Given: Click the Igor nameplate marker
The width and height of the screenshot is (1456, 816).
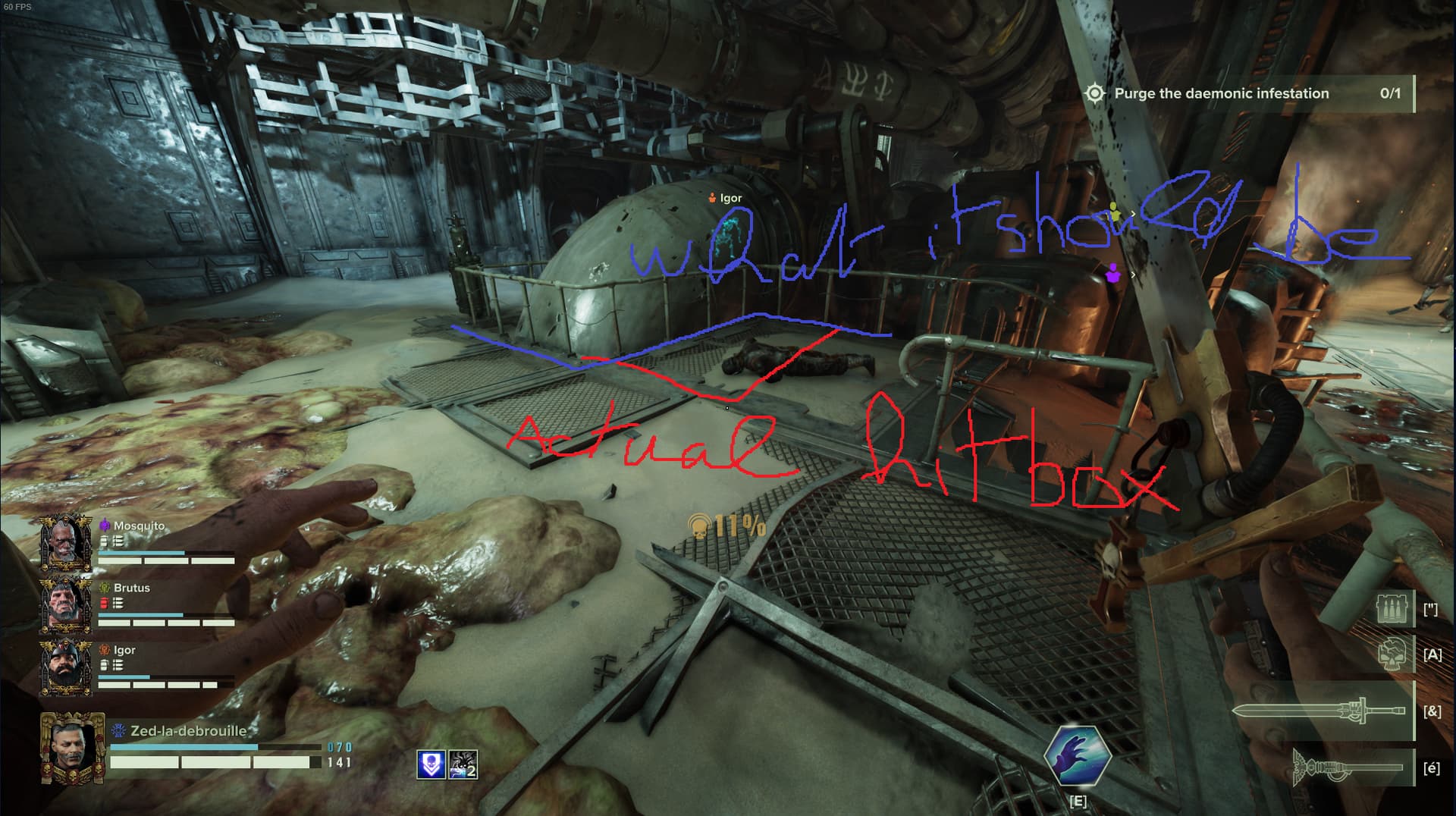Looking at the screenshot, I should (x=725, y=198).
